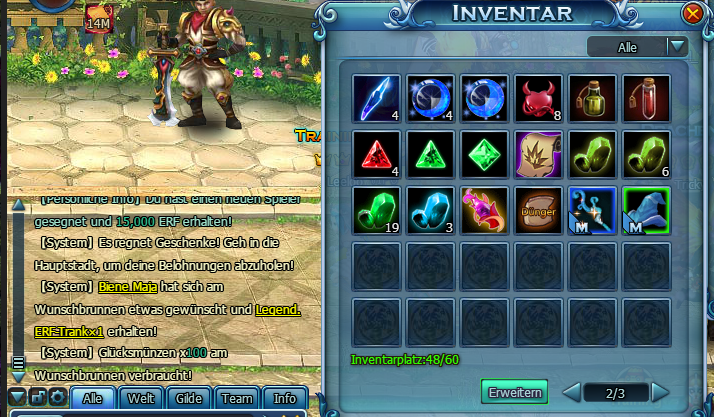Select the Dünger fertilizer item

538,210
